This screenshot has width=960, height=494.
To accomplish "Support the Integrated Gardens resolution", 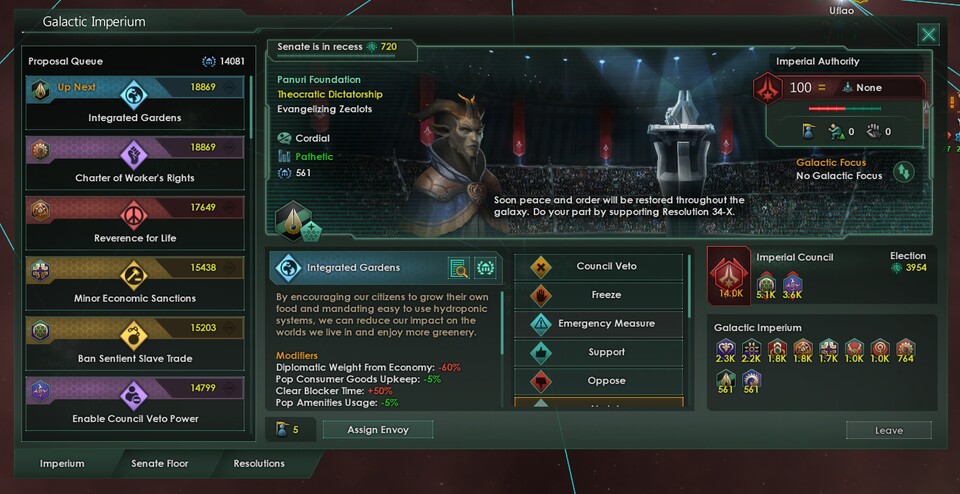I will (600, 352).
